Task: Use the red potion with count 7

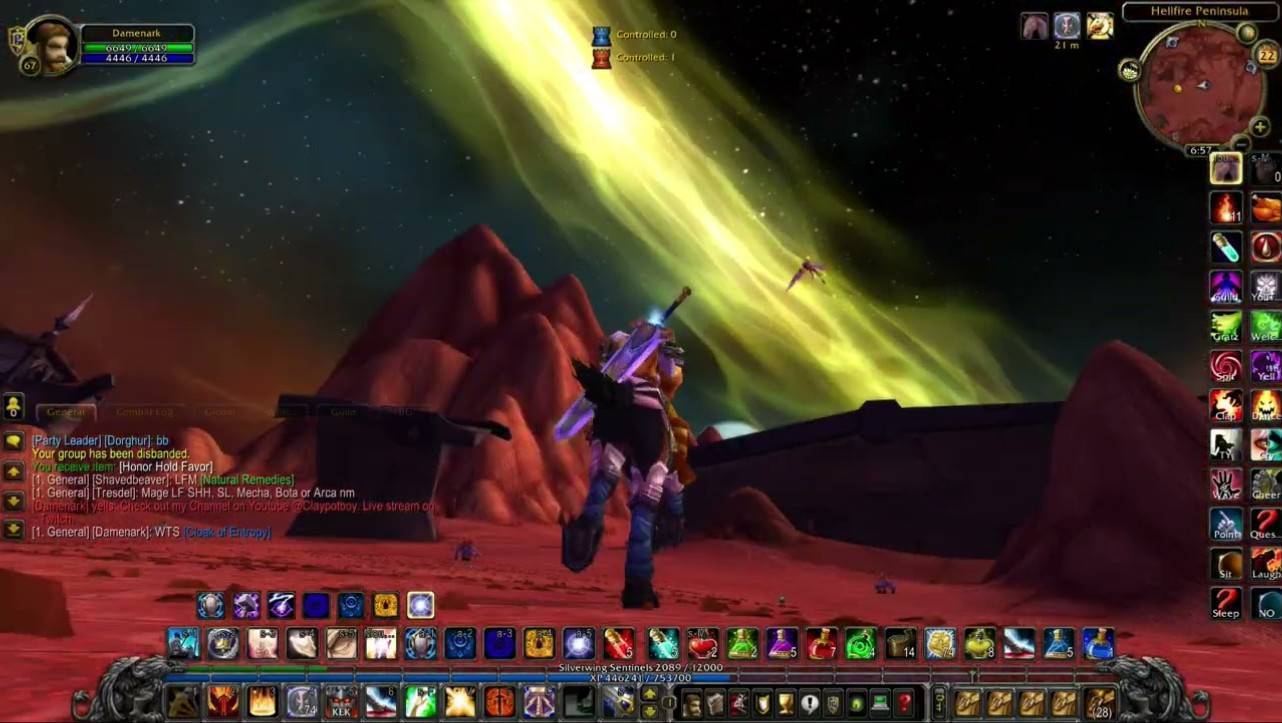Action: 821,643
